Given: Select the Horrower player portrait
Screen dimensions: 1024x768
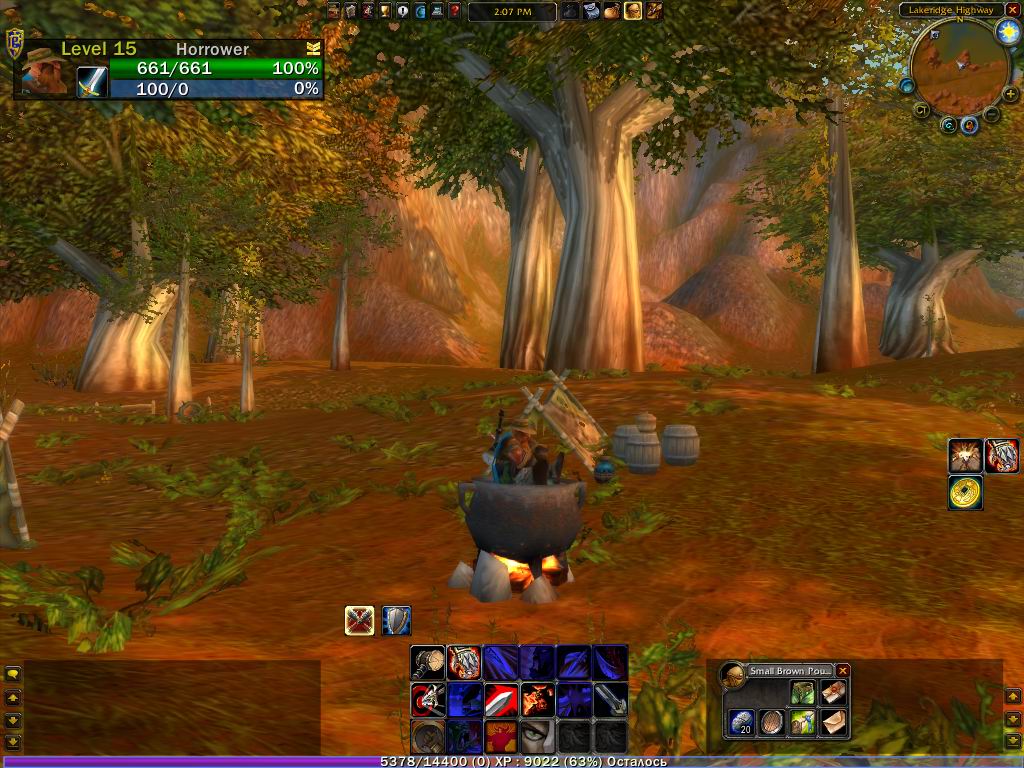Looking at the screenshot, I should tap(45, 70).
